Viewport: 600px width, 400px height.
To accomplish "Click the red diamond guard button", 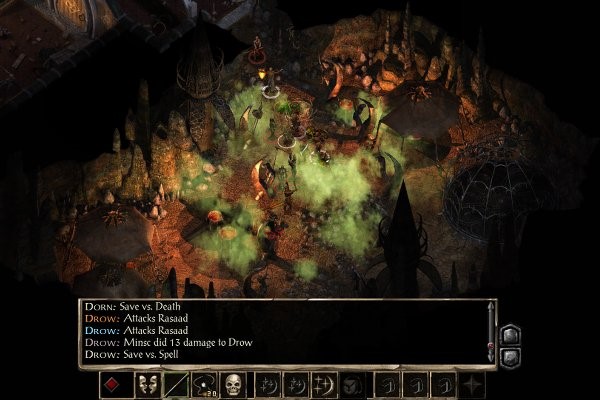I will [x=115, y=384].
